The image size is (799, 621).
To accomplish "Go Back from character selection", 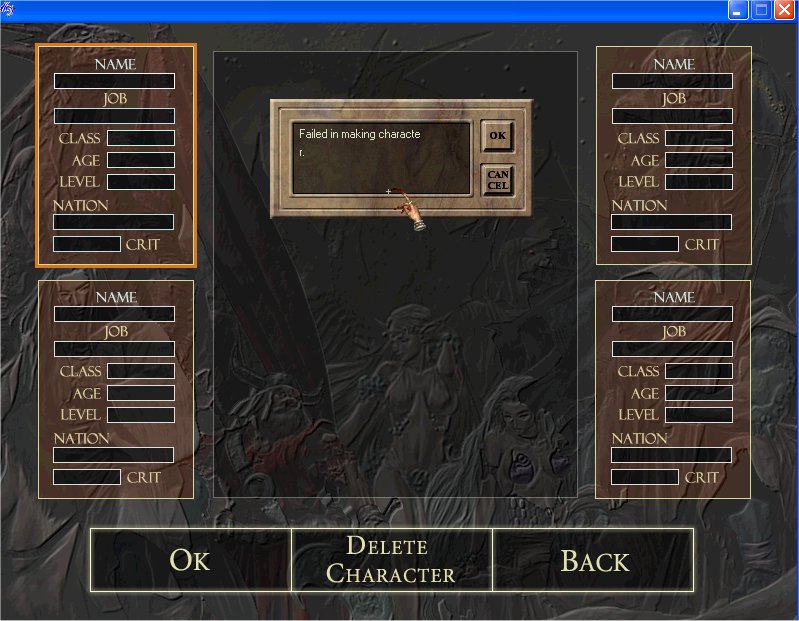I will tap(594, 560).
